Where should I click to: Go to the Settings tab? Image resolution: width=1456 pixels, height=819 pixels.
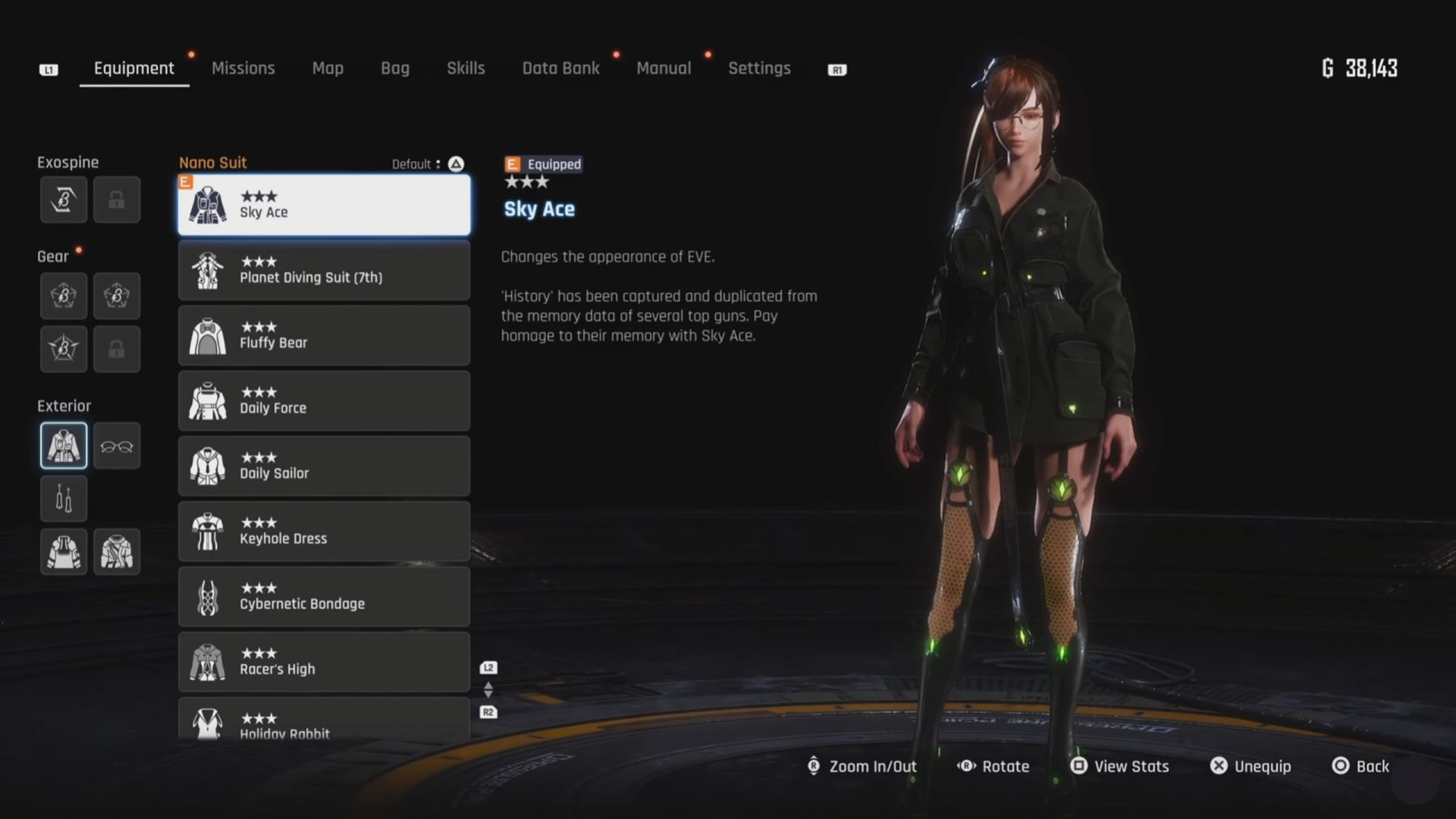click(x=759, y=68)
